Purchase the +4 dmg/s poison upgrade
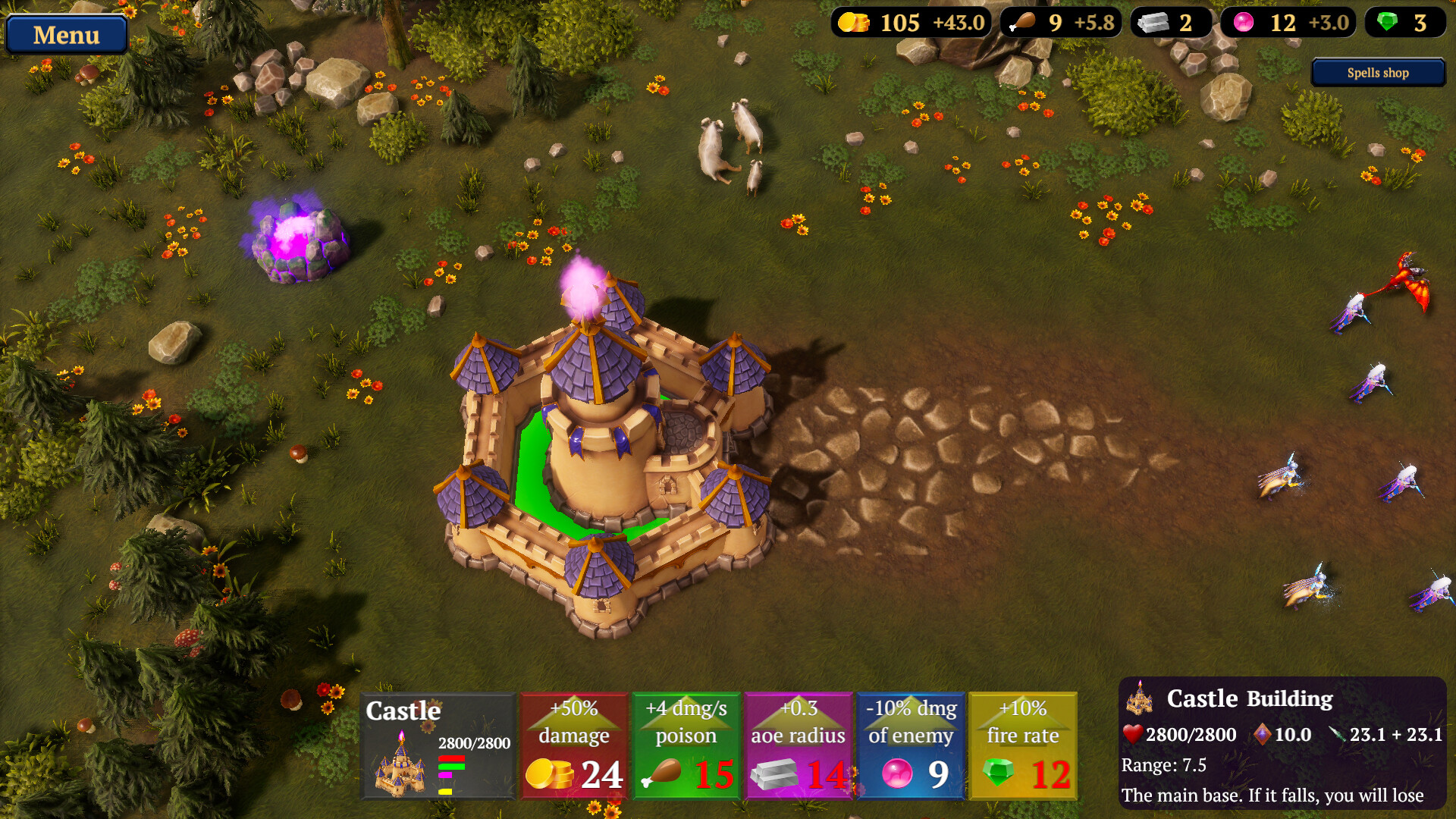 tap(686, 745)
